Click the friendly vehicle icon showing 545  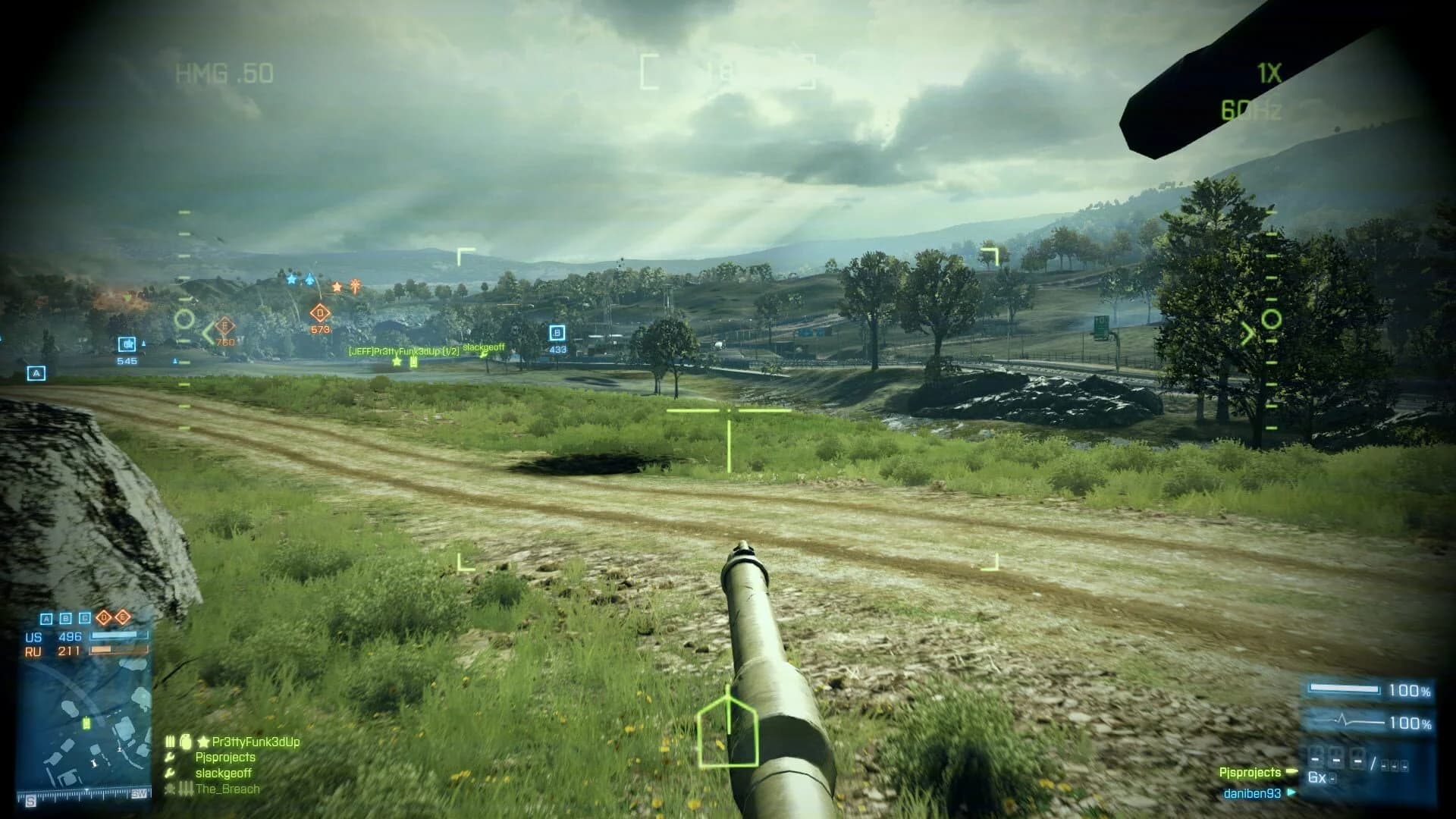point(128,345)
